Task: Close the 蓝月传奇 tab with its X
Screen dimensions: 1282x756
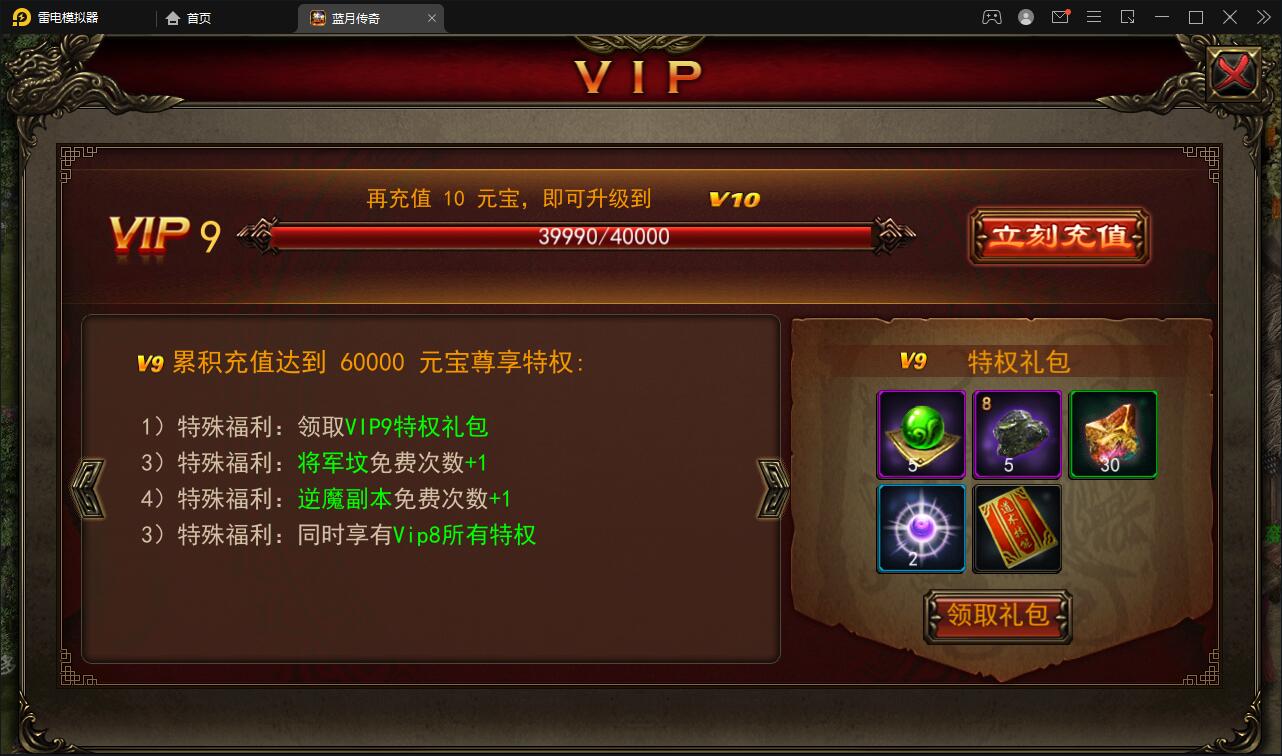Action: tap(431, 17)
